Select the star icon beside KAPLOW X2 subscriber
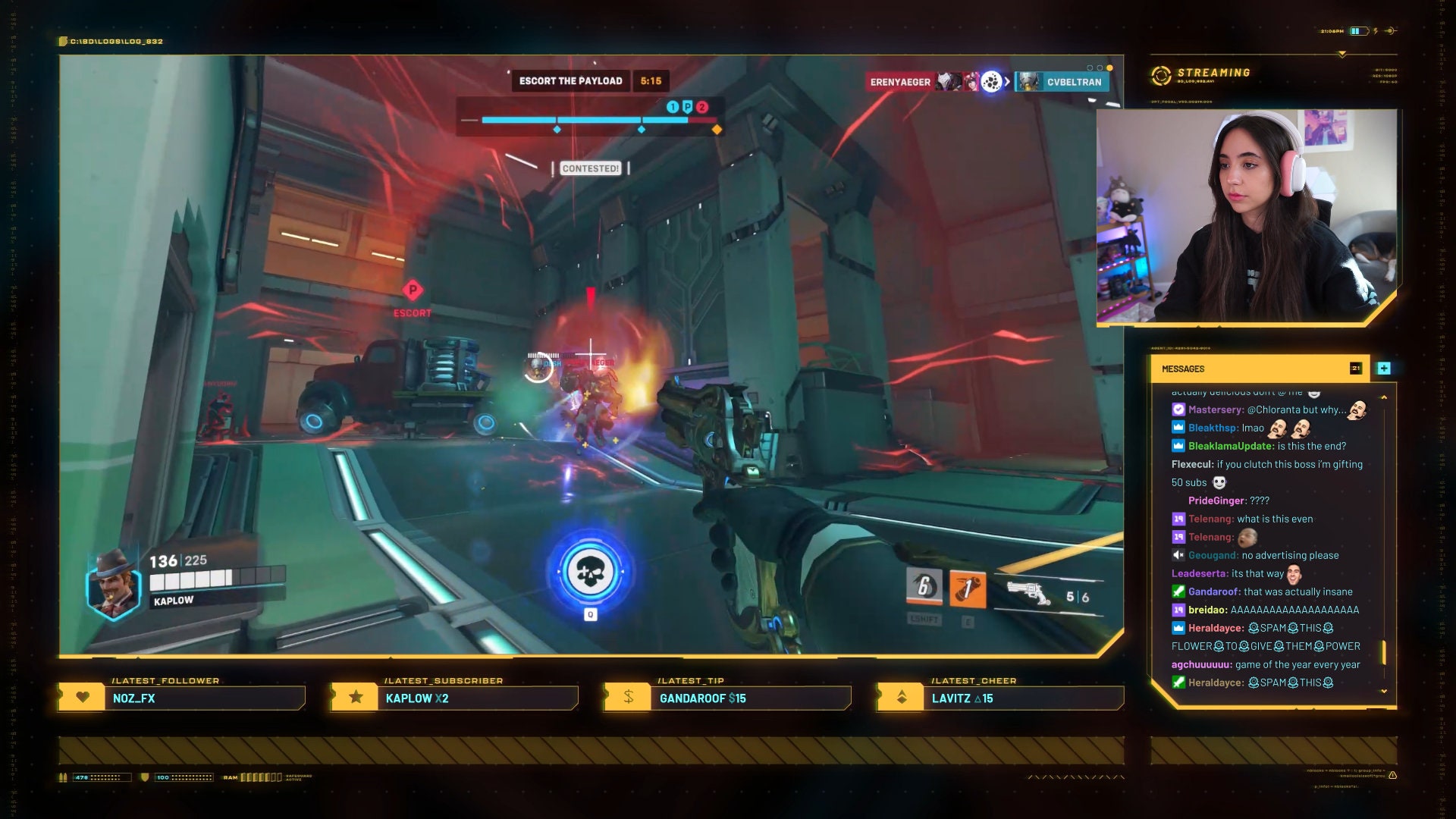Image resolution: width=1456 pixels, height=819 pixels. pyautogui.click(x=355, y=696)
